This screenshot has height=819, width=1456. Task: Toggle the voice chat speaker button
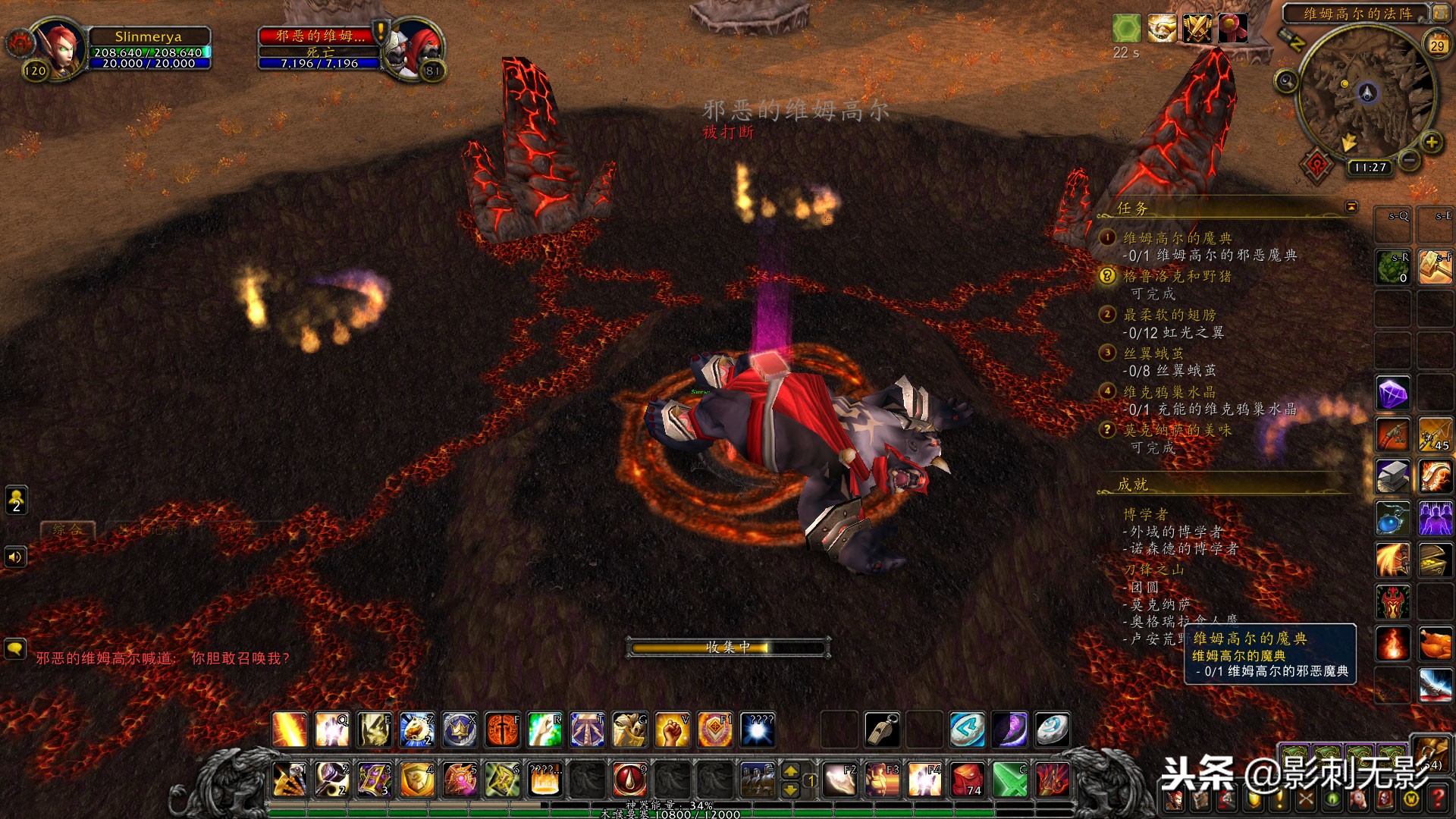tap(15, 557)
